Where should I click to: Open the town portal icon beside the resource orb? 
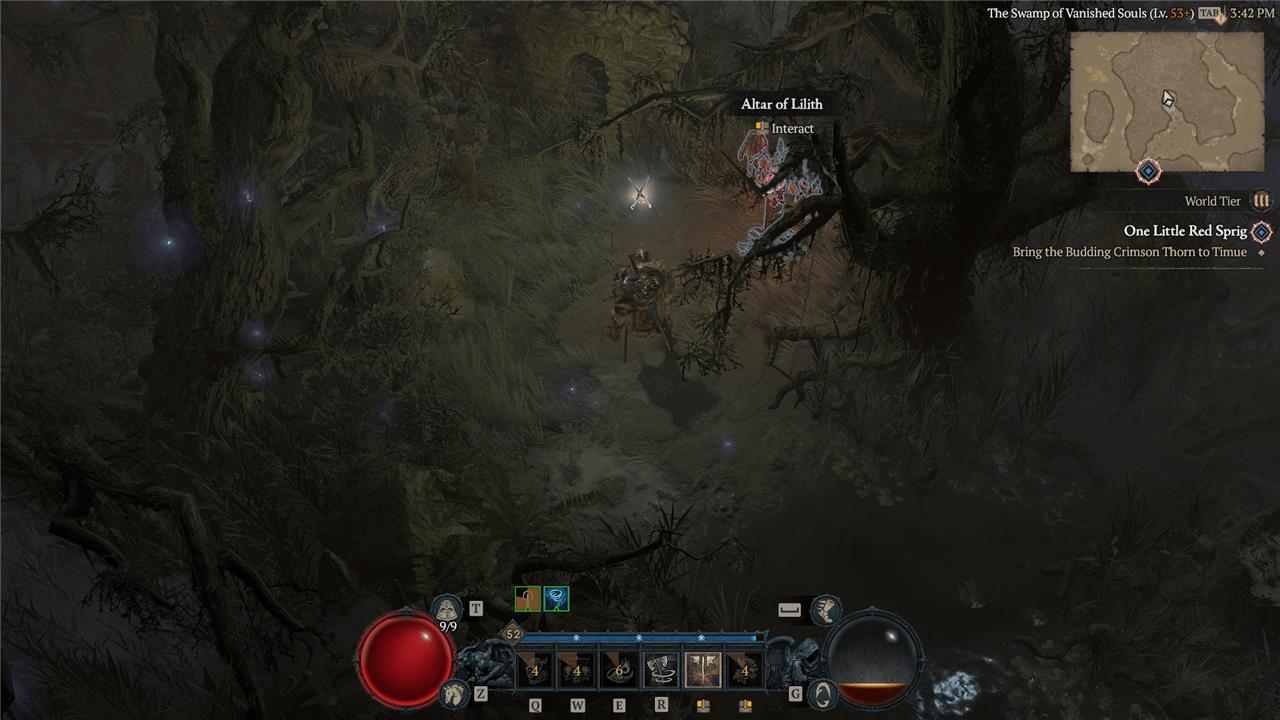(822, 693)
